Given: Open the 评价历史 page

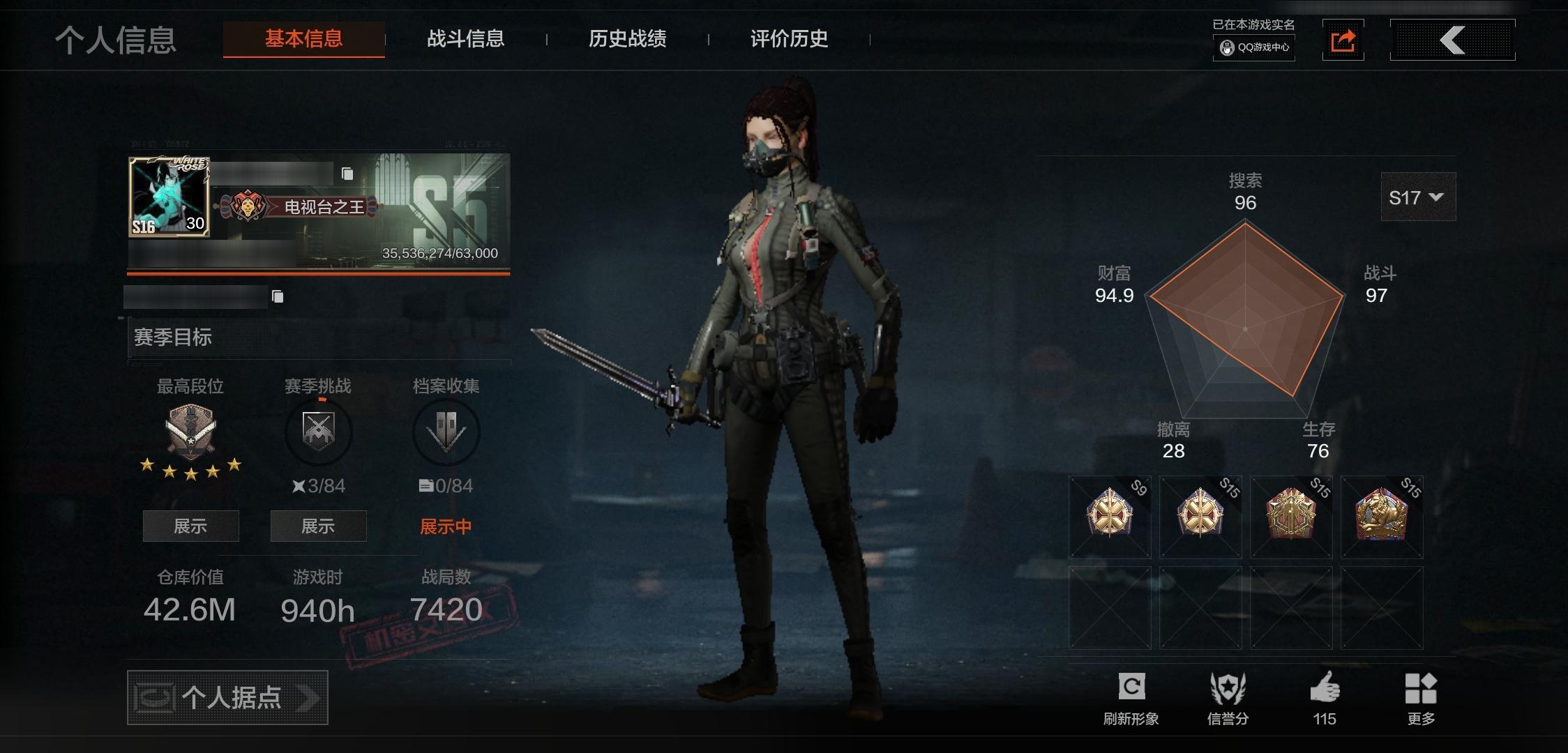Looking at the screenshot, I should [x=787, y=40].
